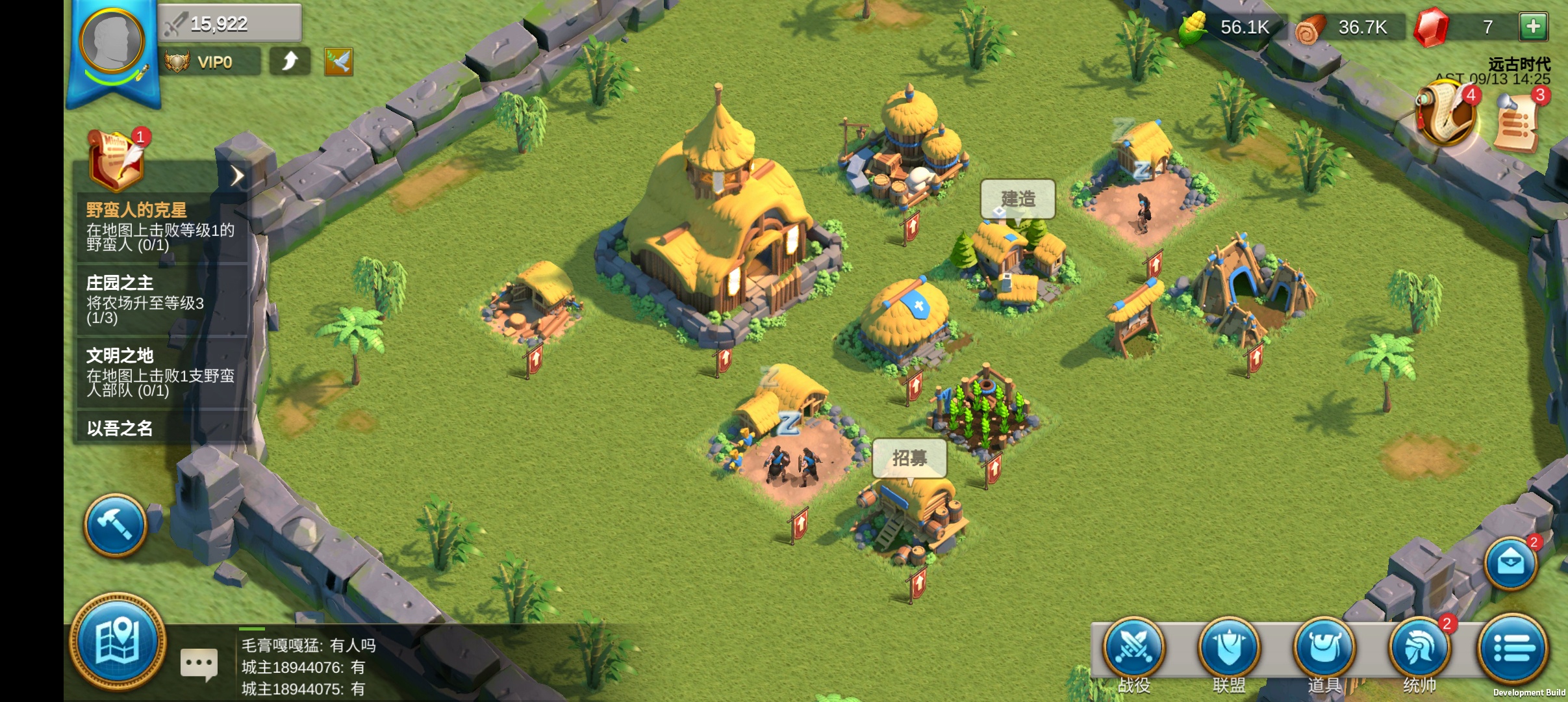This screenshot has width=1568, height=702.
Task: Tap the white upward arrow boost icon
Action: 290,62
